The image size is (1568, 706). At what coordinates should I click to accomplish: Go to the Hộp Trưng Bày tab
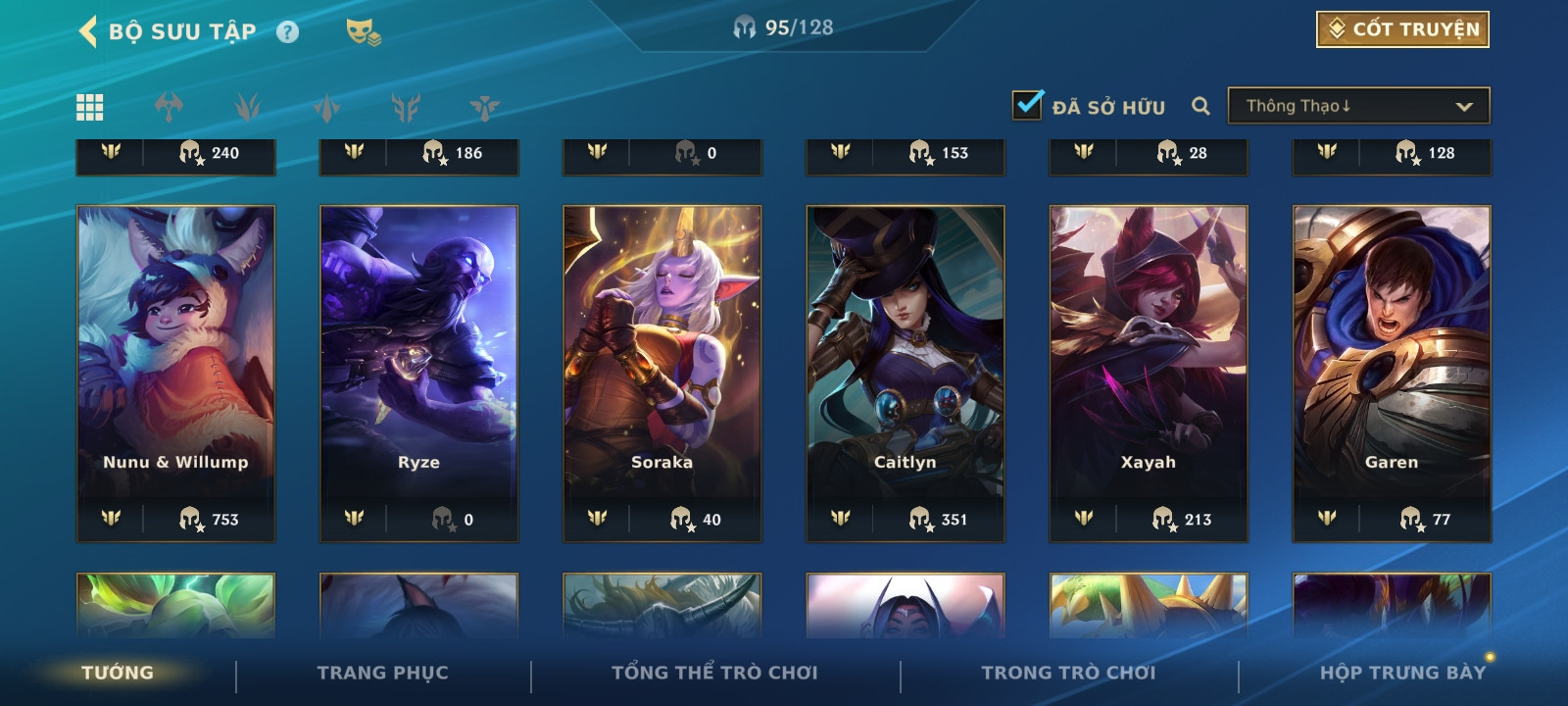click(1402, 673)
